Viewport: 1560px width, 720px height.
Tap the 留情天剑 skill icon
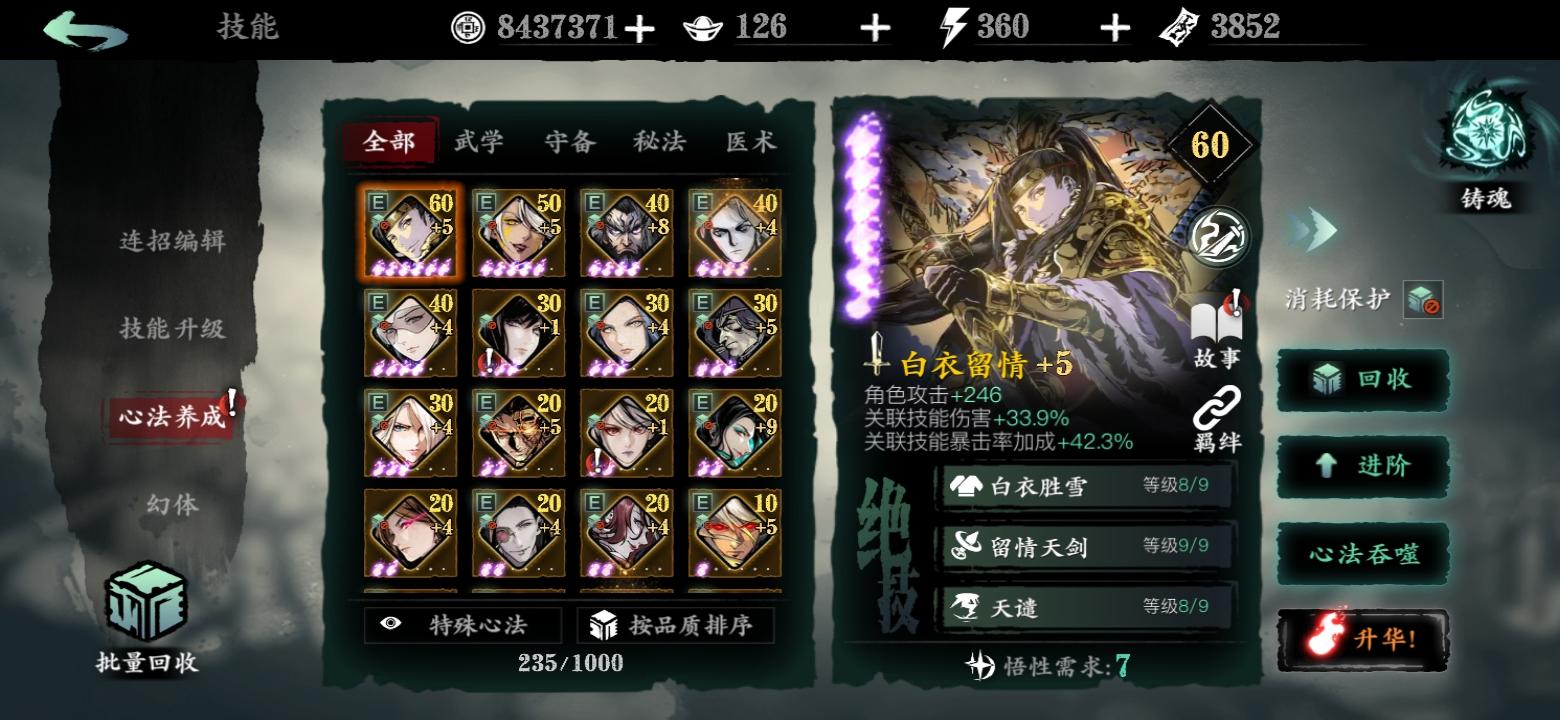coord(968,544)
